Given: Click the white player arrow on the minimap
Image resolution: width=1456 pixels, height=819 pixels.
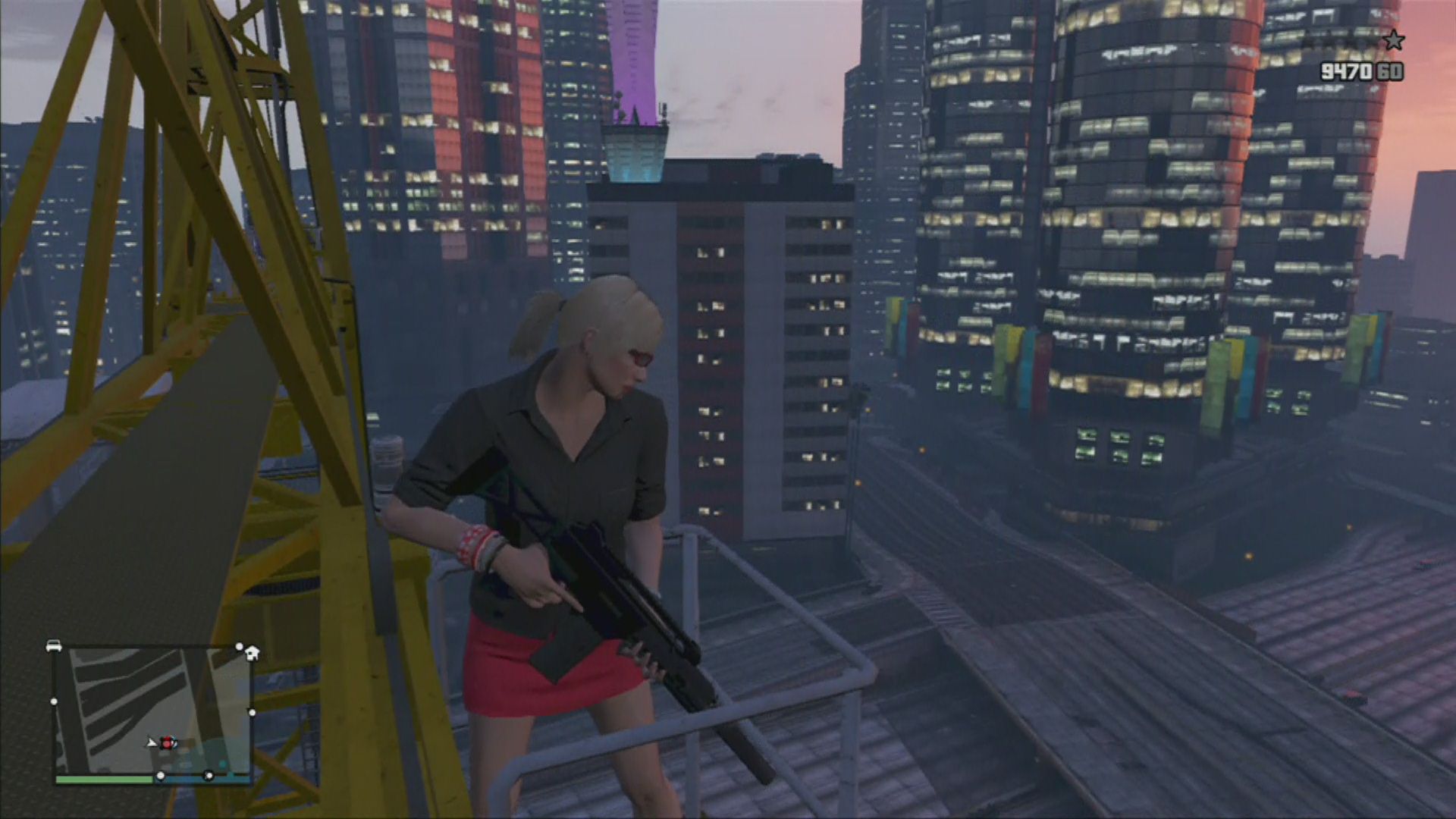Looking at the screenshot, I should pyautogui.click(x=152, y=742).
